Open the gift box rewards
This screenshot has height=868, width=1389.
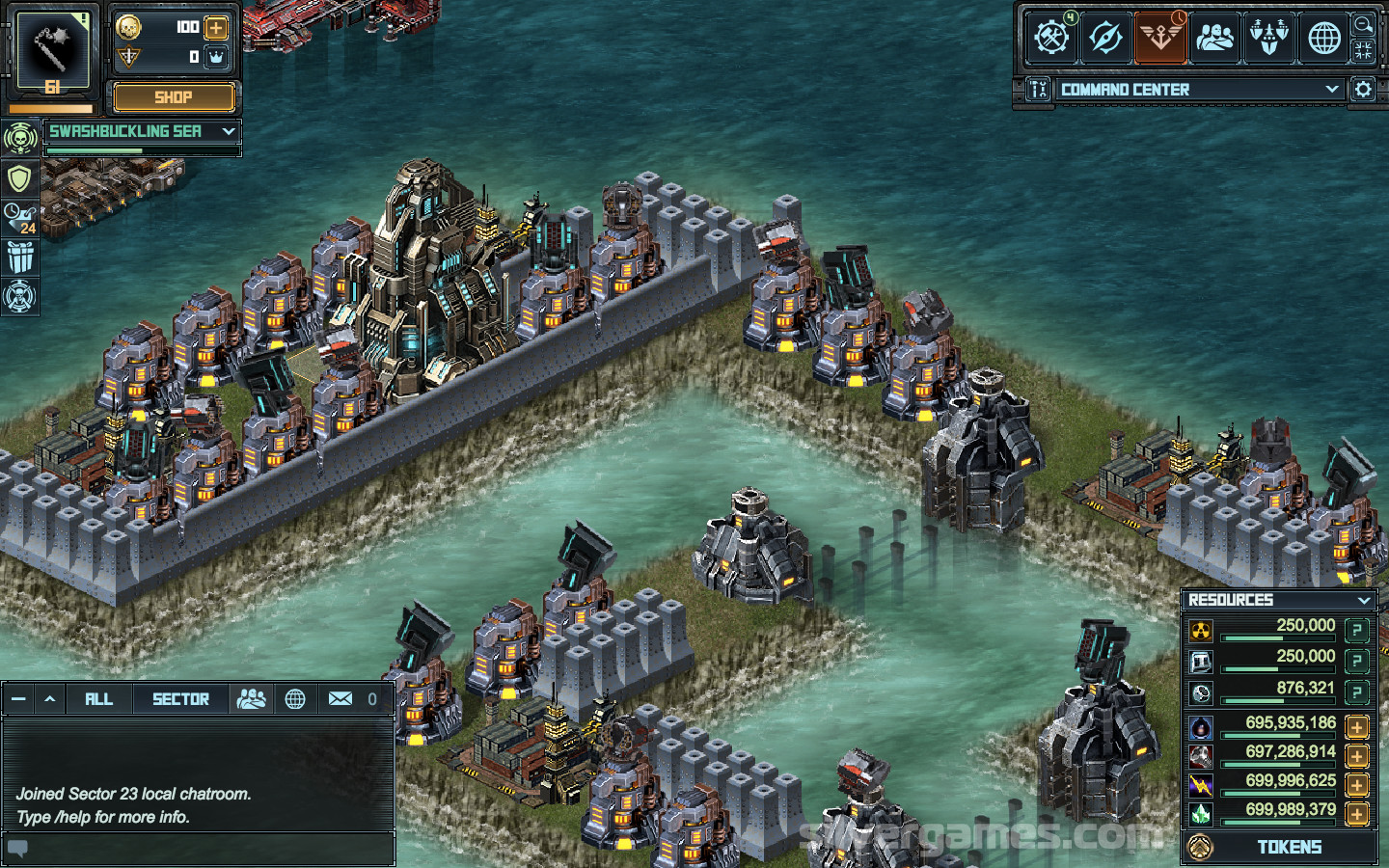(19, 258)
